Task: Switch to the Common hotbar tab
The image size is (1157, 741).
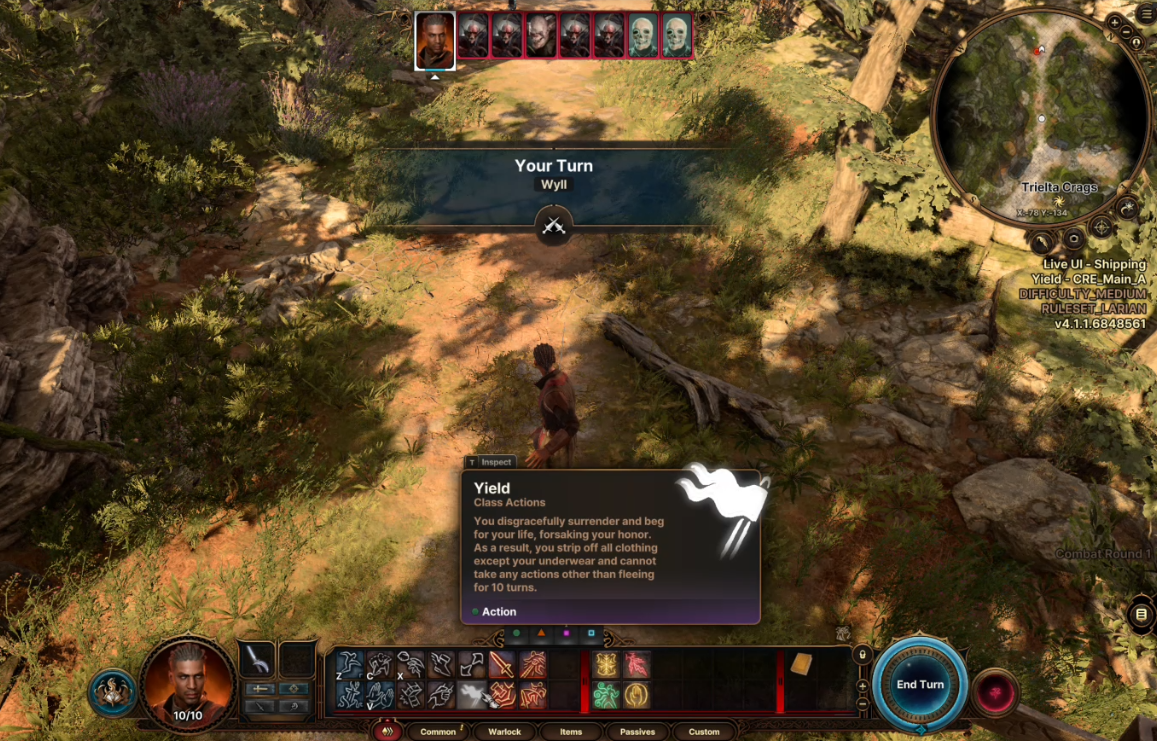Action: click(438, 731)
